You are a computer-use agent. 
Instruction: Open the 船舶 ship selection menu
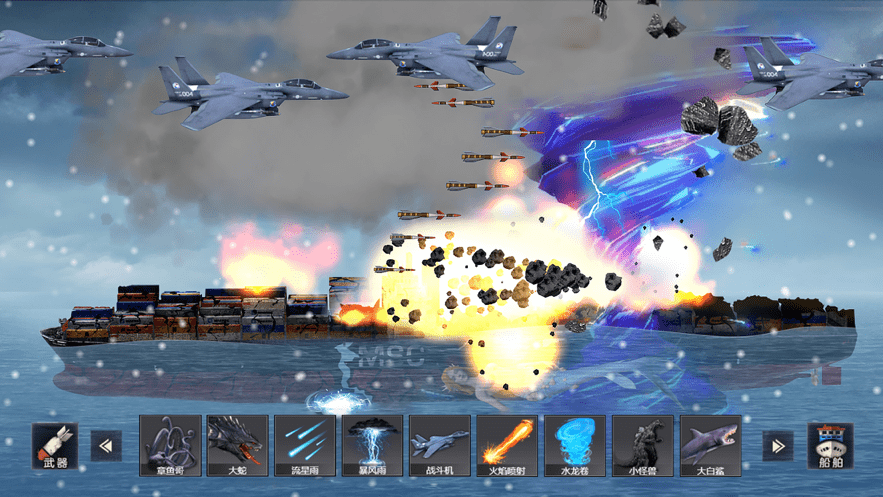(x=830, y=446)
